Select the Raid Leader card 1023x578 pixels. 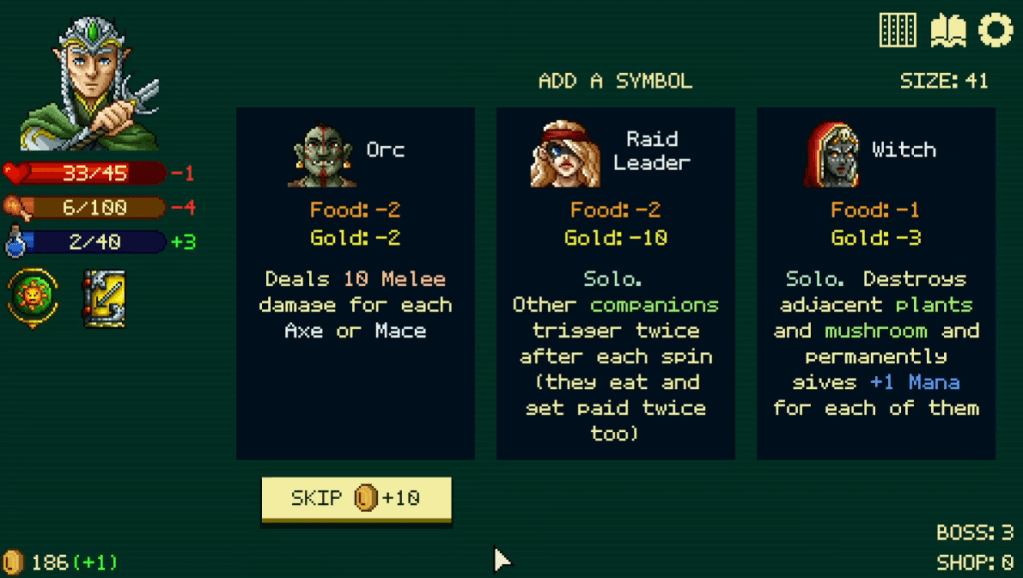point(615,283)
